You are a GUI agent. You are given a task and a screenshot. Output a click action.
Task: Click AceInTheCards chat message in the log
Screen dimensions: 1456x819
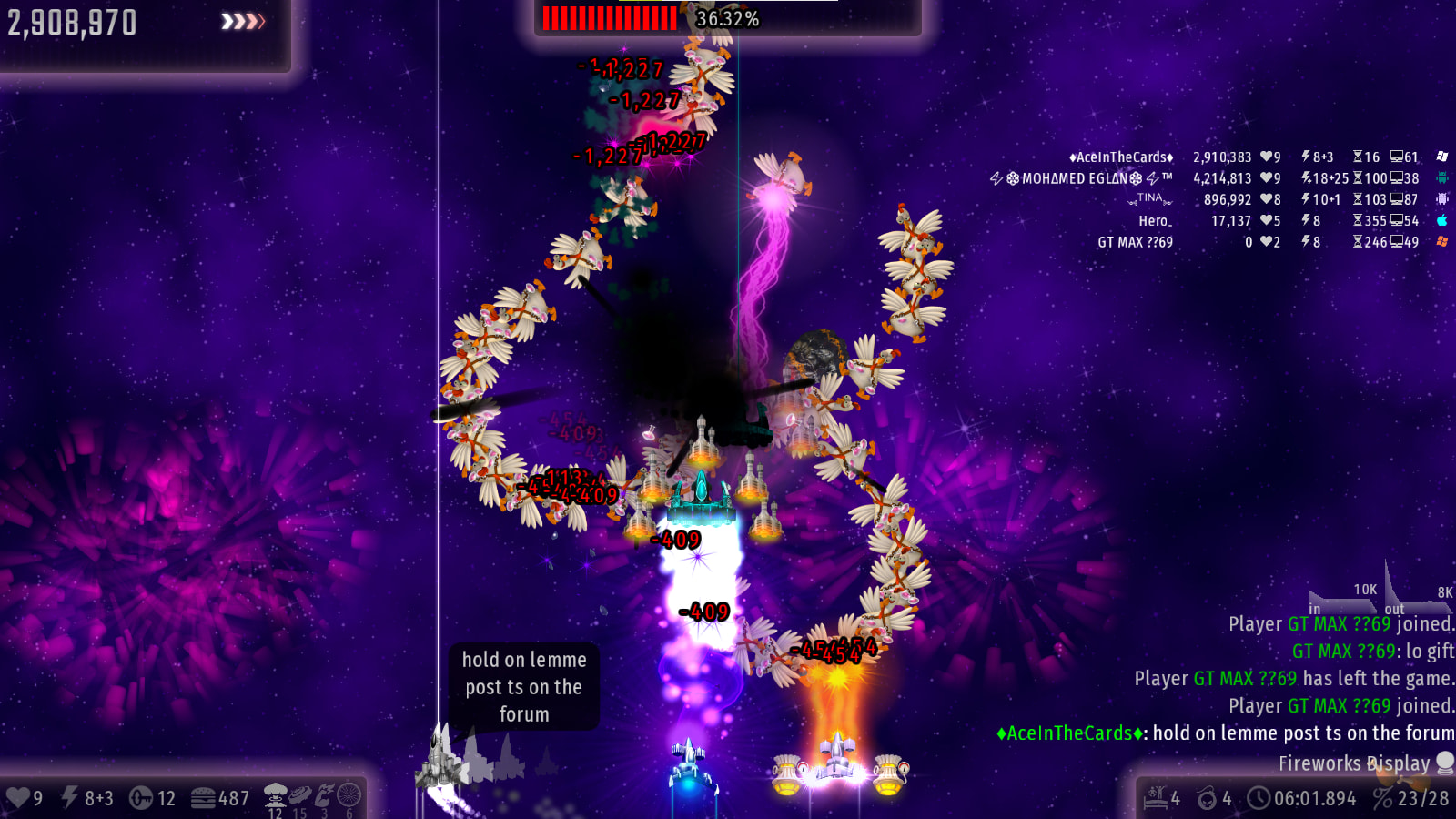pos(1225,733)
